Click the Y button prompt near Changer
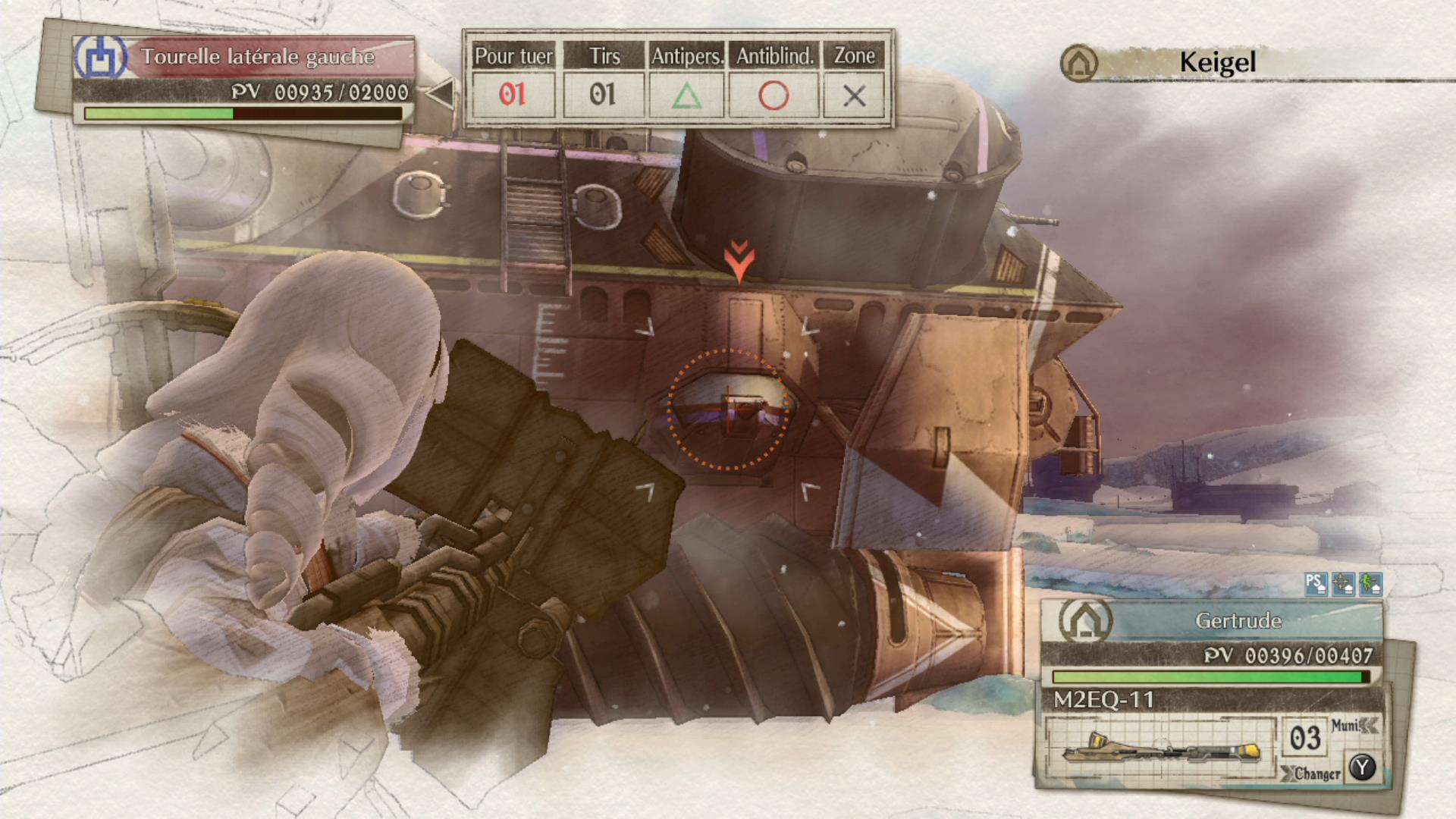This screenshot has width=1456, height=819. tap(1361, 768)
